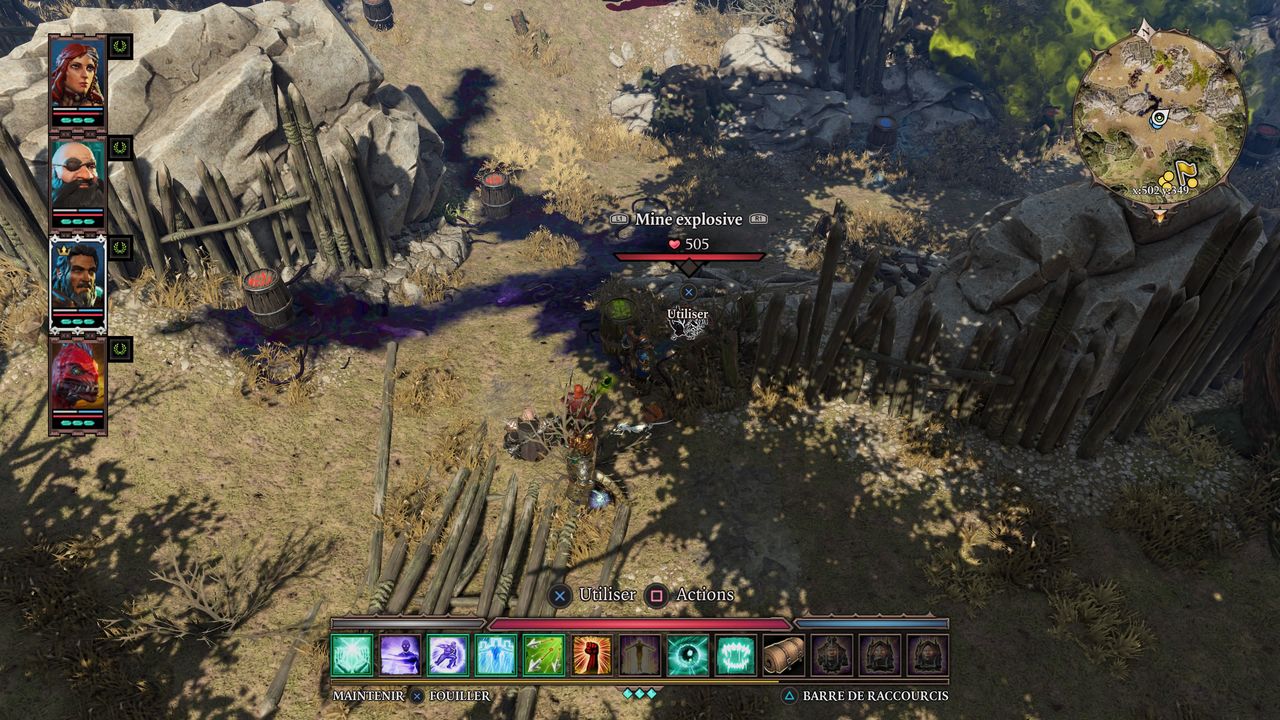Use the red raised fist skill
The height and width of the screenshot is (720, 1280).
(x=592, y=655)
